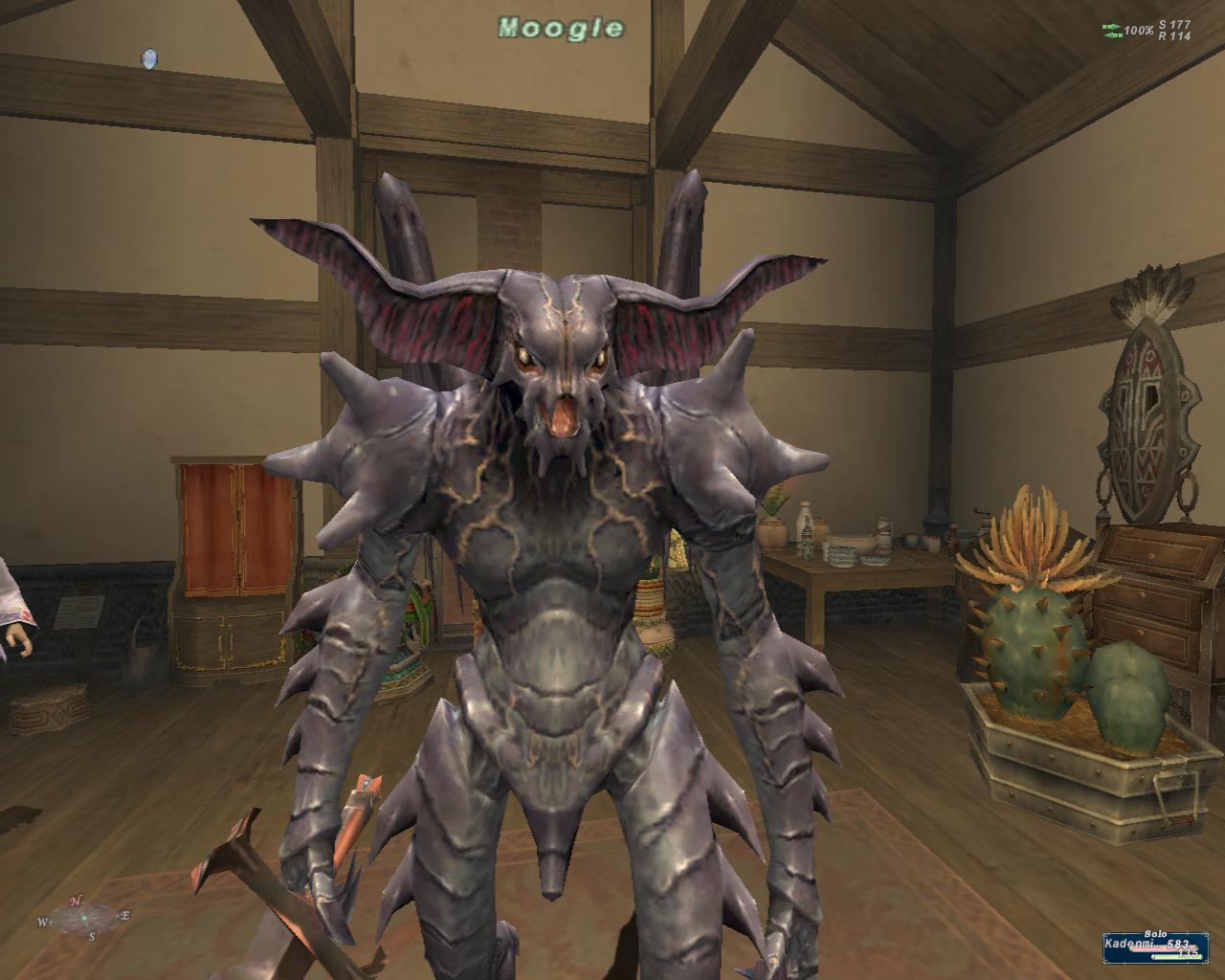Select Kadenmi in the party list
The width and height of the screenshot is (1225, 980).
1129,944
